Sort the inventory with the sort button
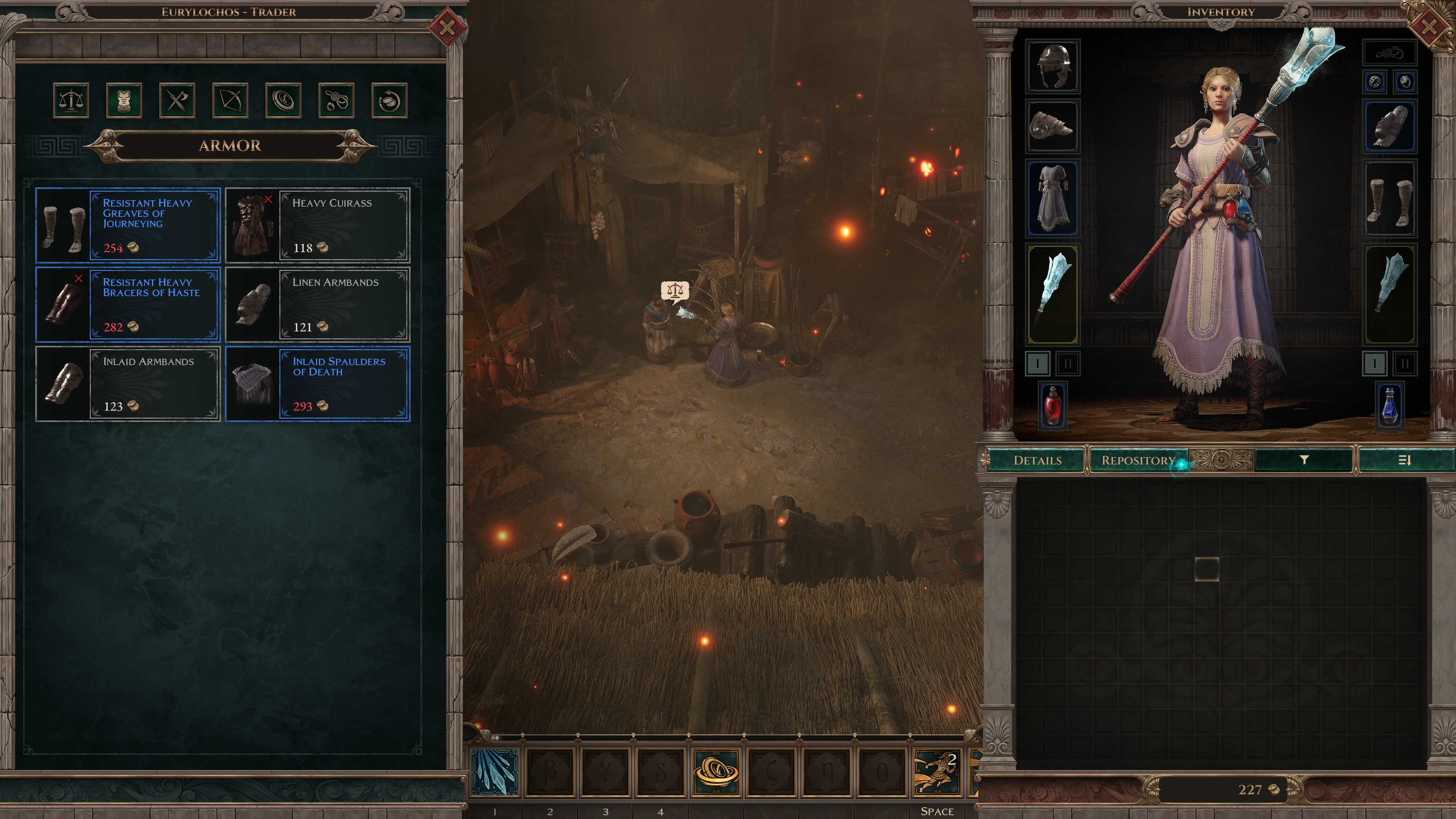The width and height of the screenshot is (1456, 819). point(1405,460)
